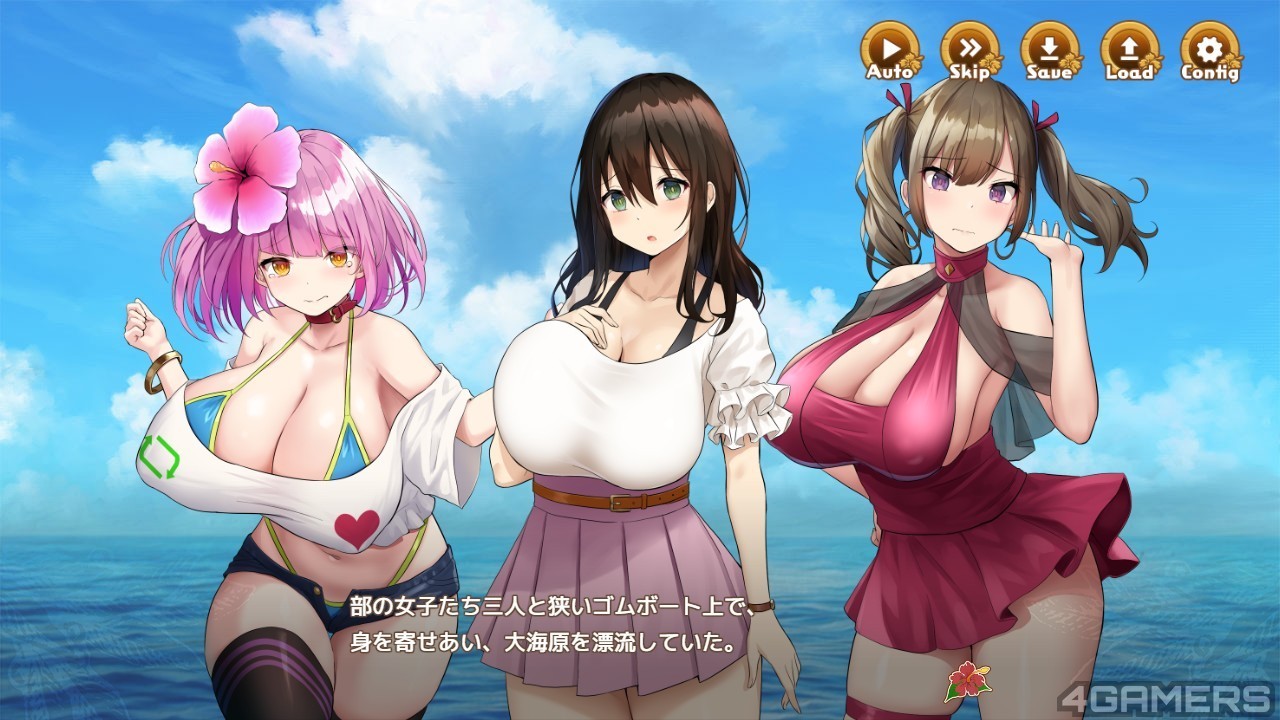This screenshot has height=720, width=1280.
Task: Enable Auto text advance
Action: (890, 50)
